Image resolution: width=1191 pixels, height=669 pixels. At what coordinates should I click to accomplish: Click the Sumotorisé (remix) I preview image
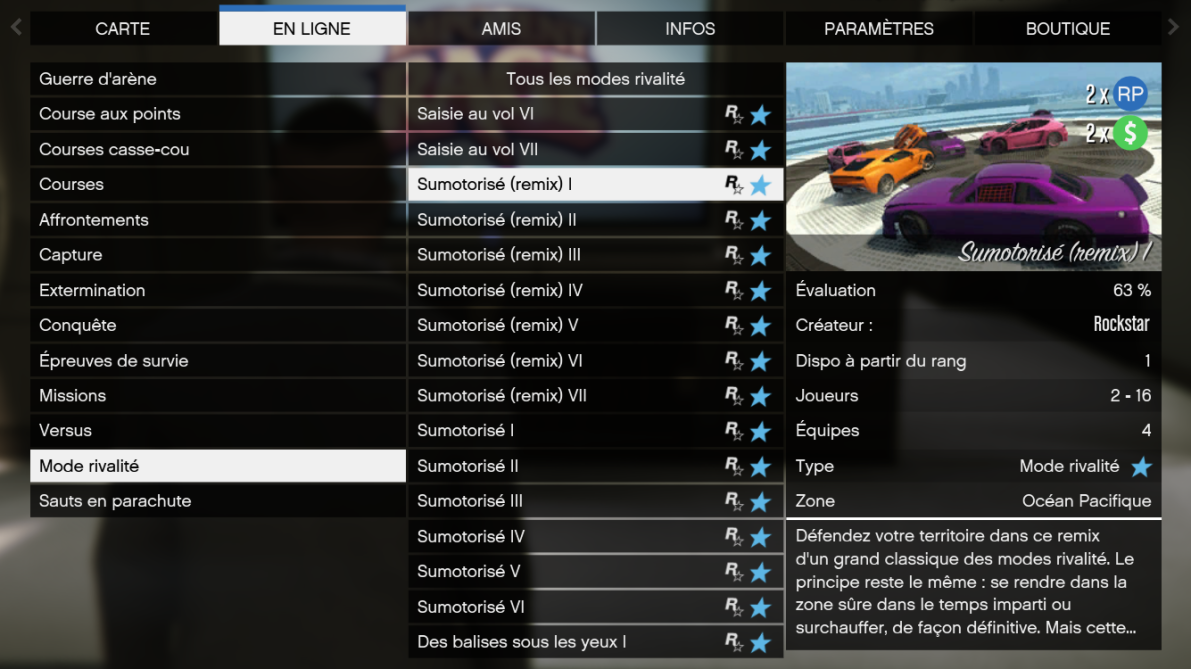[x=973, y=167]
